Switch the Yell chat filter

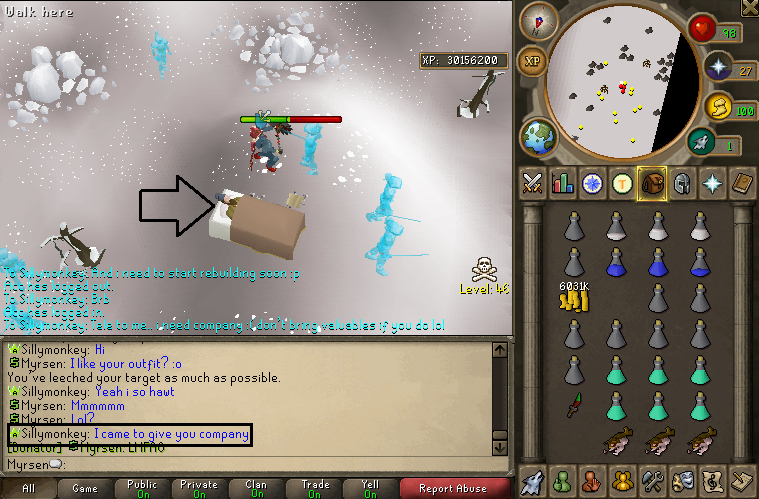click(370, 489)
